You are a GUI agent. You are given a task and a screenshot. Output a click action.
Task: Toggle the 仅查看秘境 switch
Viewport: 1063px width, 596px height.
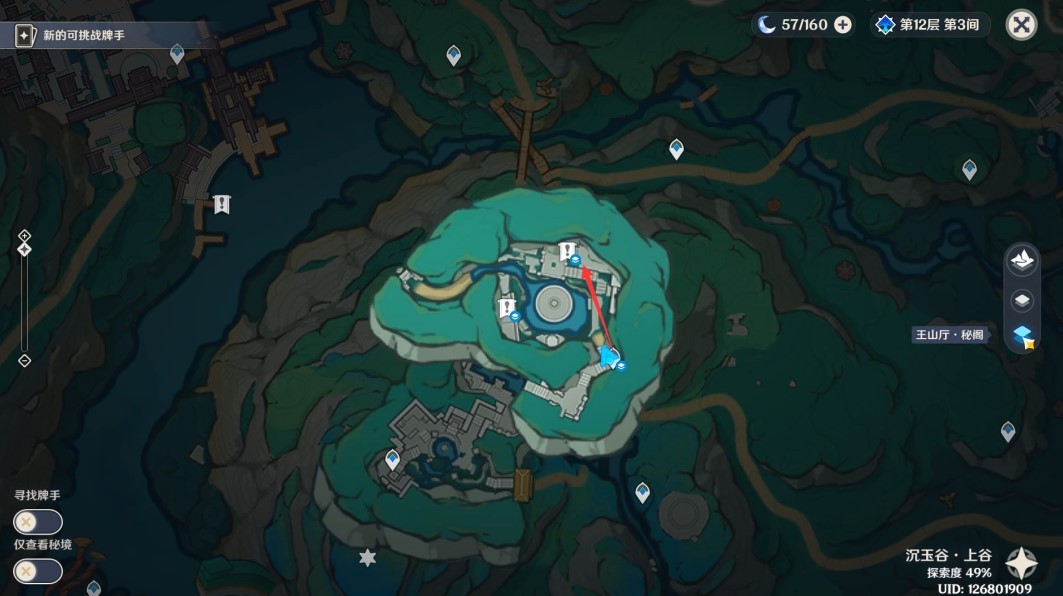tap(38, 571)
